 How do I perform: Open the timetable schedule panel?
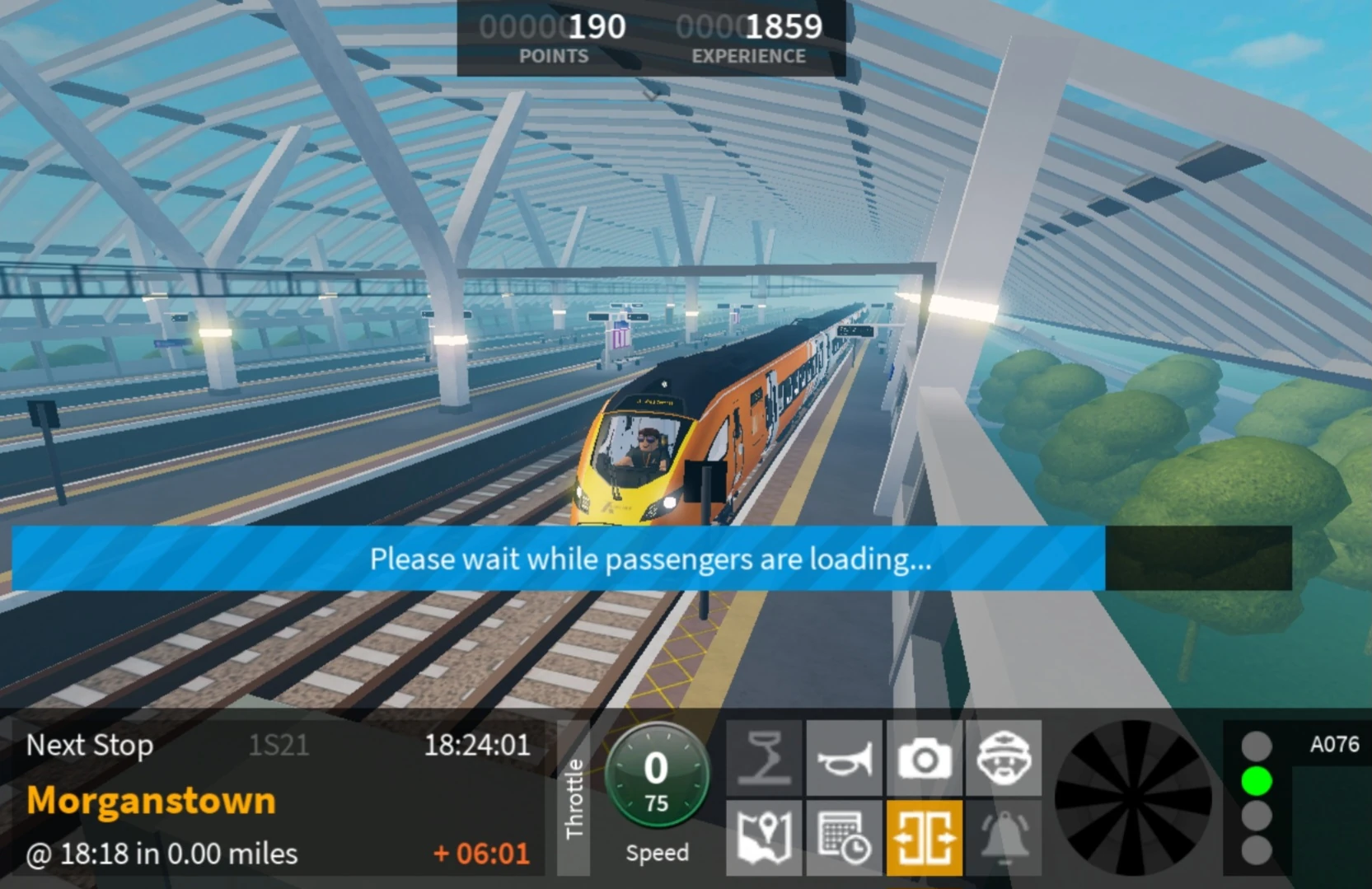pos(843,837)
